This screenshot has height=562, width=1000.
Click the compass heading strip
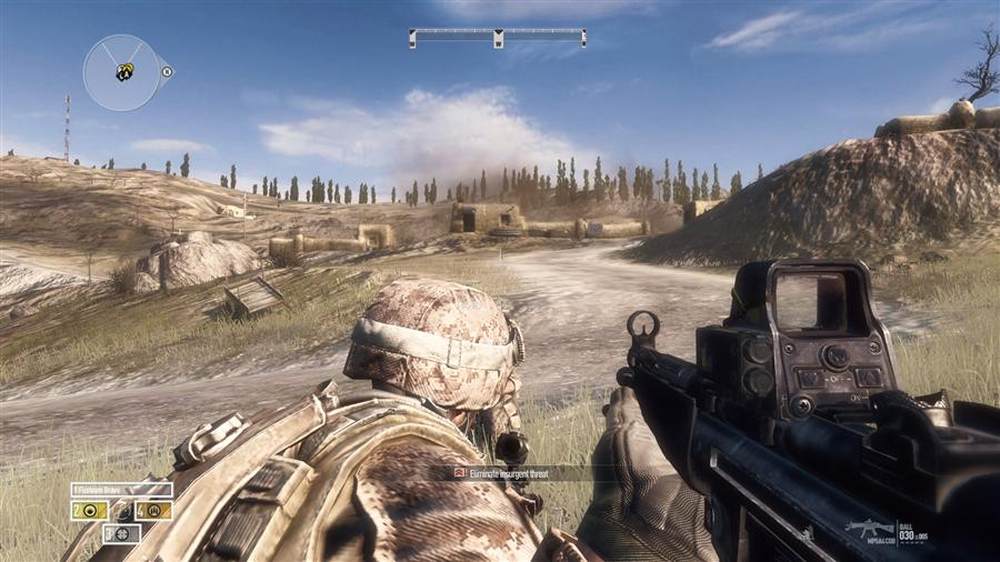pyautogui.click(x=497, y=38)
